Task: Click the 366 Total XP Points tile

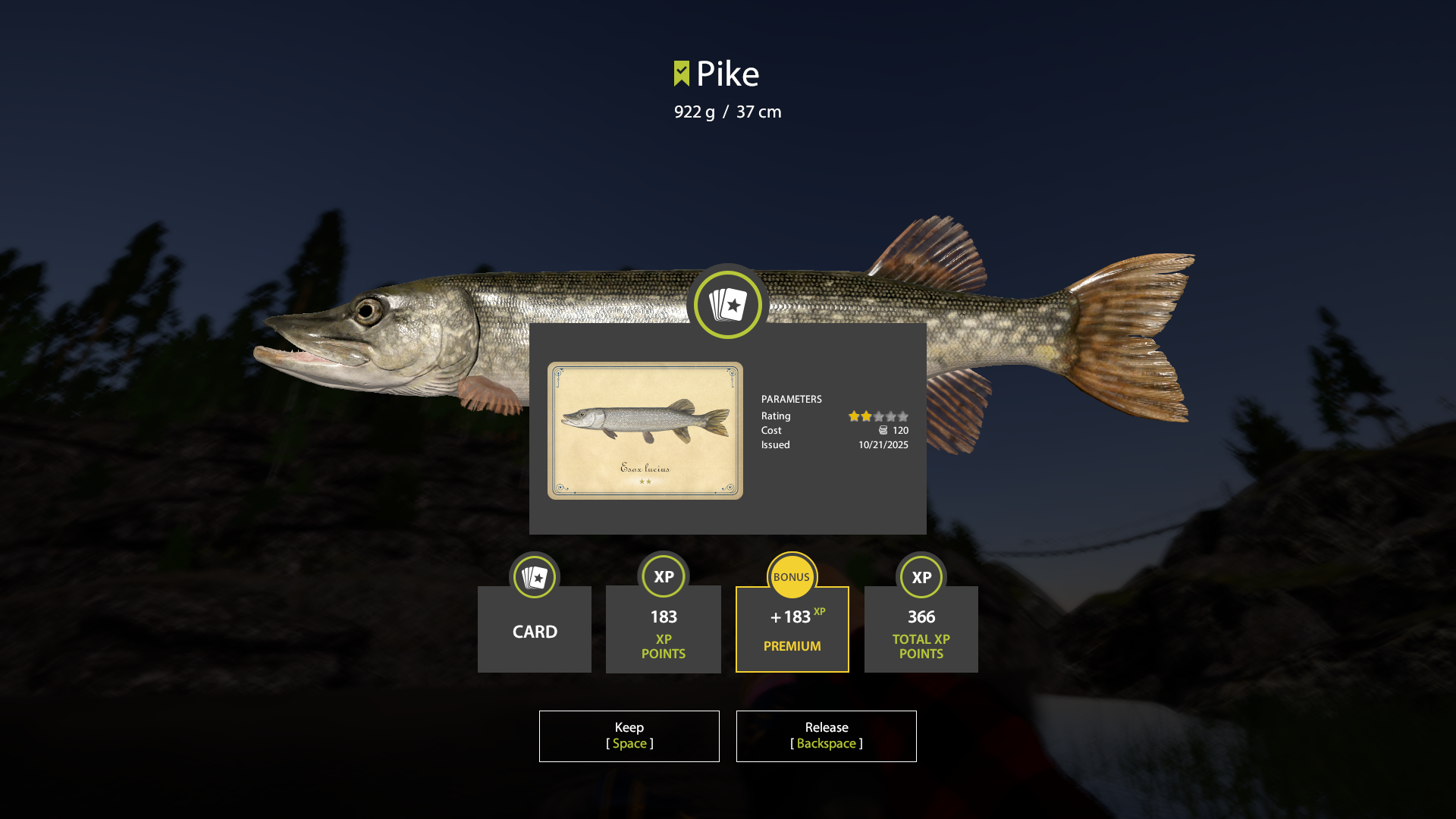Action: [921, 629]
